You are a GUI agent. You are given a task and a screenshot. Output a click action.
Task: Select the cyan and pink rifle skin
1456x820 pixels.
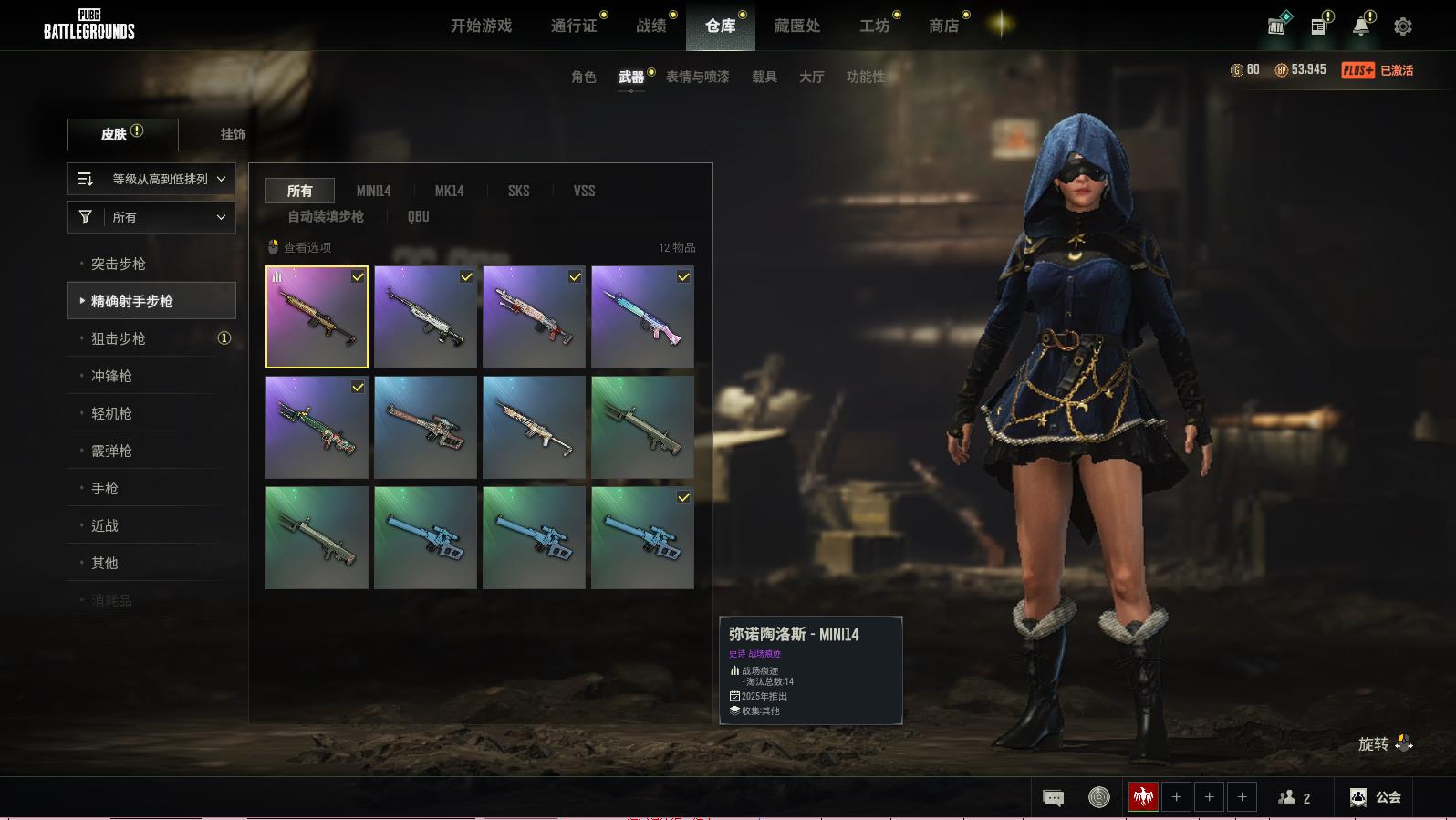click(642, 317)
